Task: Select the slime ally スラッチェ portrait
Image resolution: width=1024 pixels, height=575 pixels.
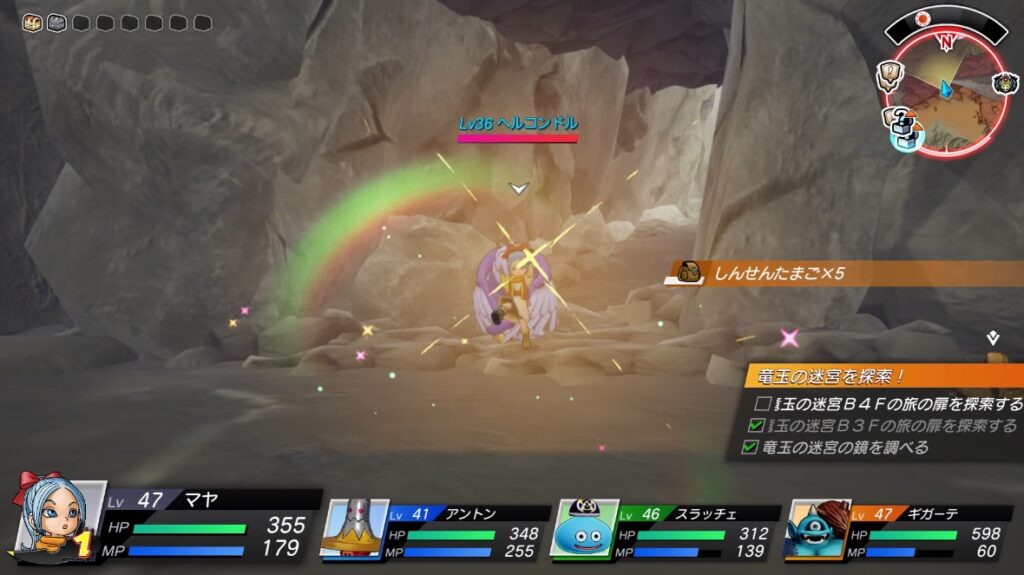Action: click(583, 528)
